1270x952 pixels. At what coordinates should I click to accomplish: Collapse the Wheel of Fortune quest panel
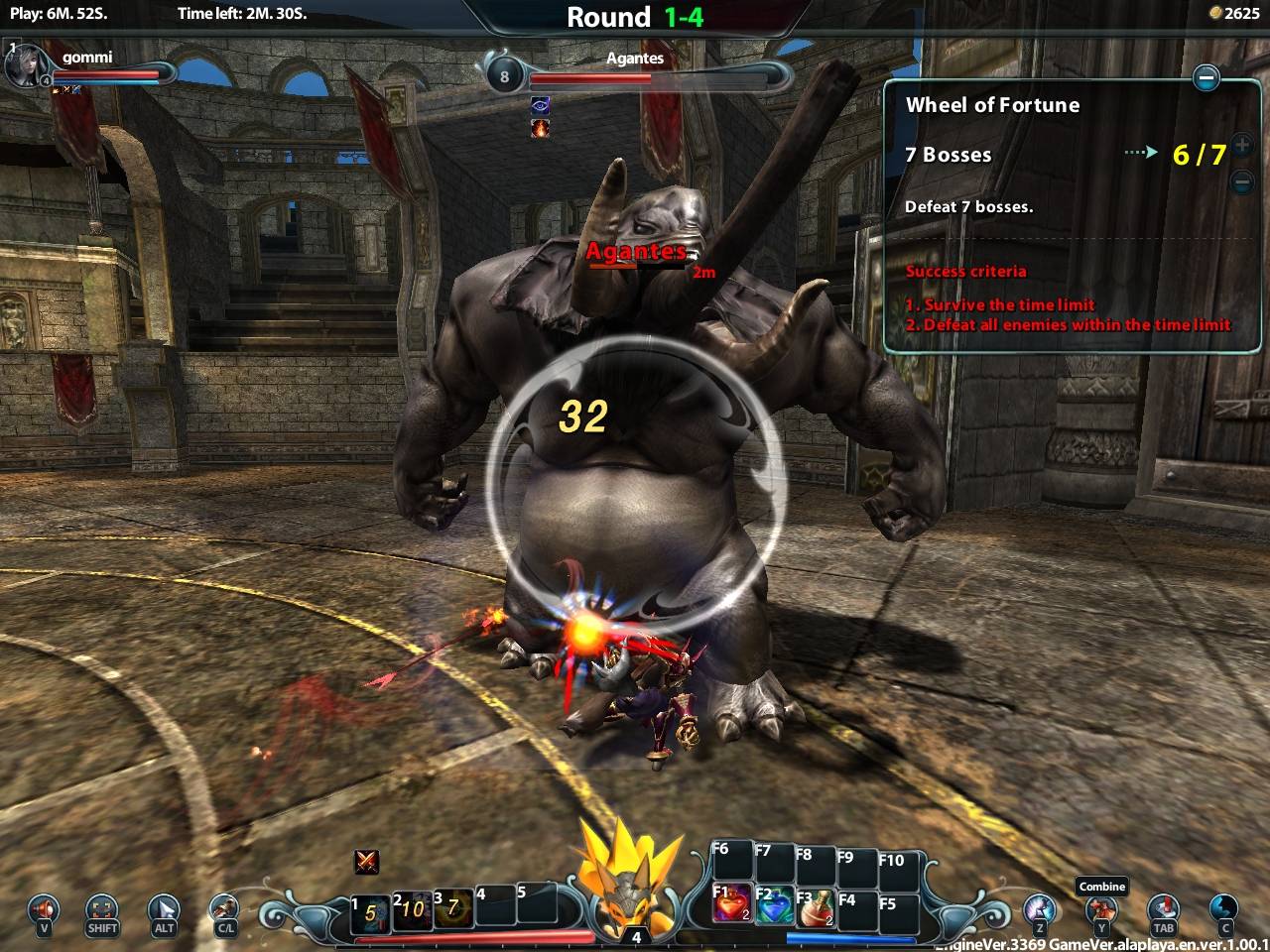[x=1206, y=77]
